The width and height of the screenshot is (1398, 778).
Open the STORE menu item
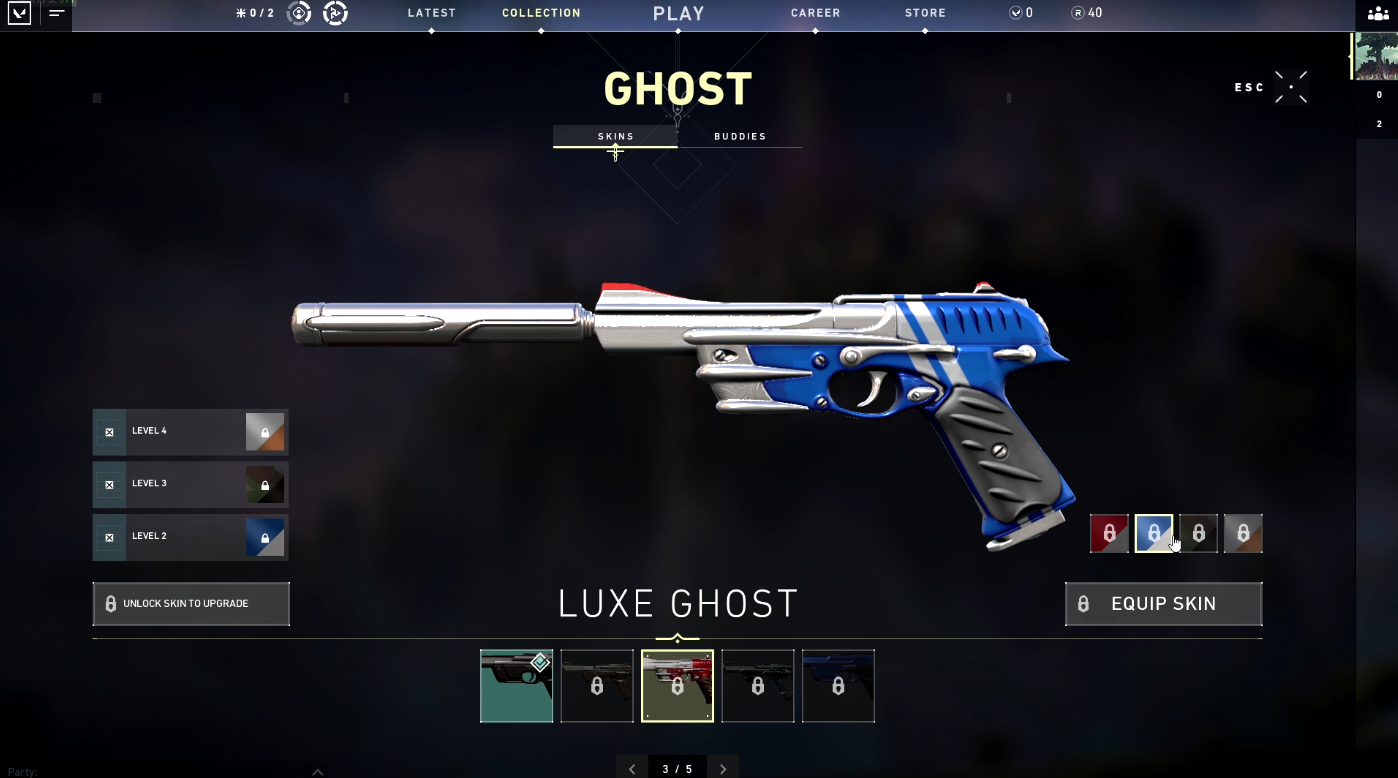click(925, 12)
